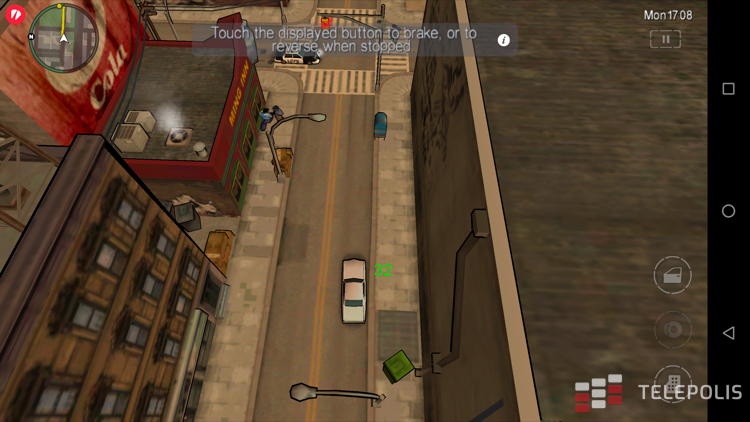
Task: Tap the building icon button
Action: coord(673,383)
